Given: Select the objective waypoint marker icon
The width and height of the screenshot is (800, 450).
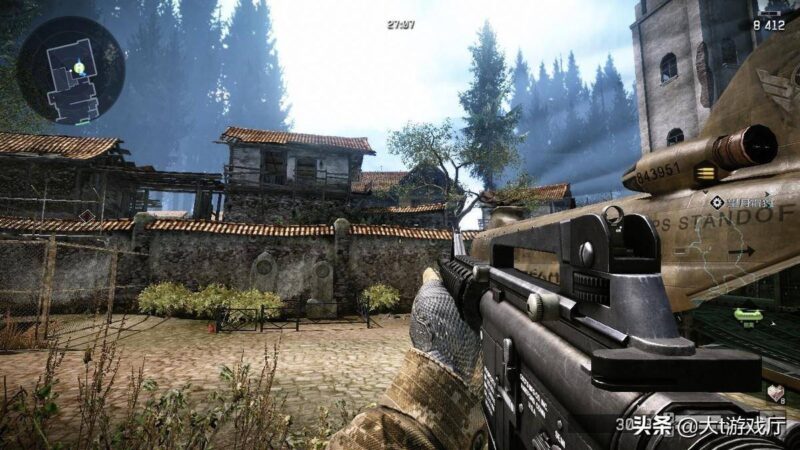Looking at the screenshot, I should pos(716,200).
